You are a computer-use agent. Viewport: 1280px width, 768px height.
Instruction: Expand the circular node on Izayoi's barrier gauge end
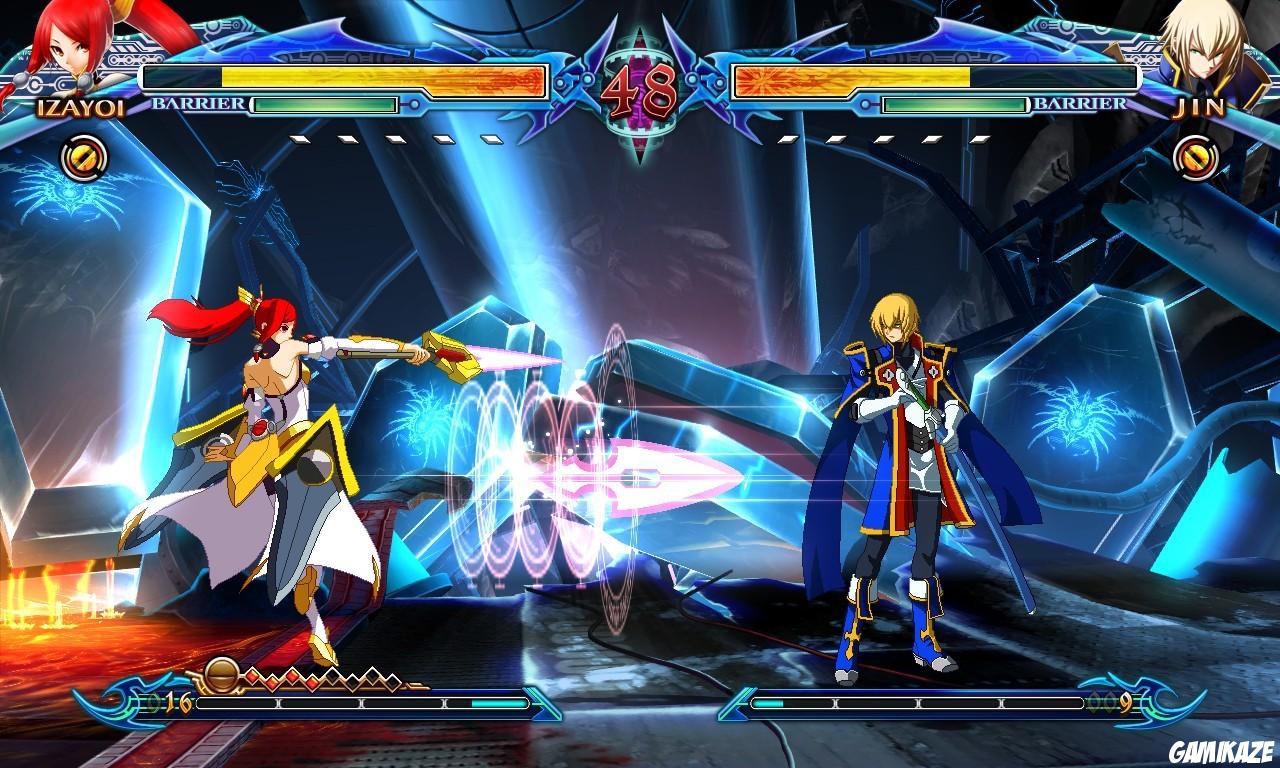click(414, 105)
